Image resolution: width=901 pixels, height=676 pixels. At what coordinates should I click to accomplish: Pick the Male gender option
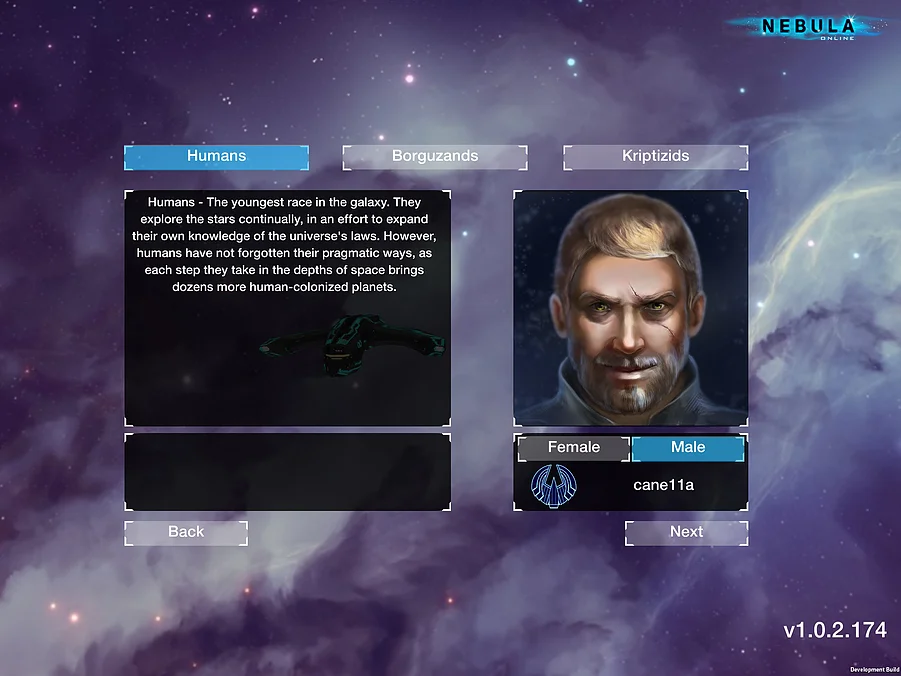[688, 448]
